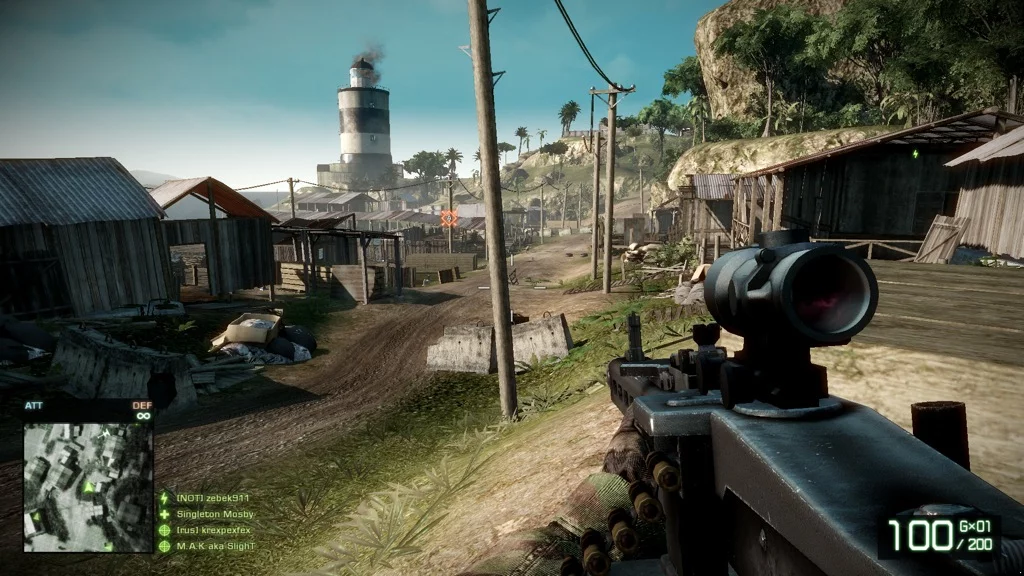Select squad member Singleton Mosby
Viewport: 1024px width, 576px height.
click(x=215, y=514)
